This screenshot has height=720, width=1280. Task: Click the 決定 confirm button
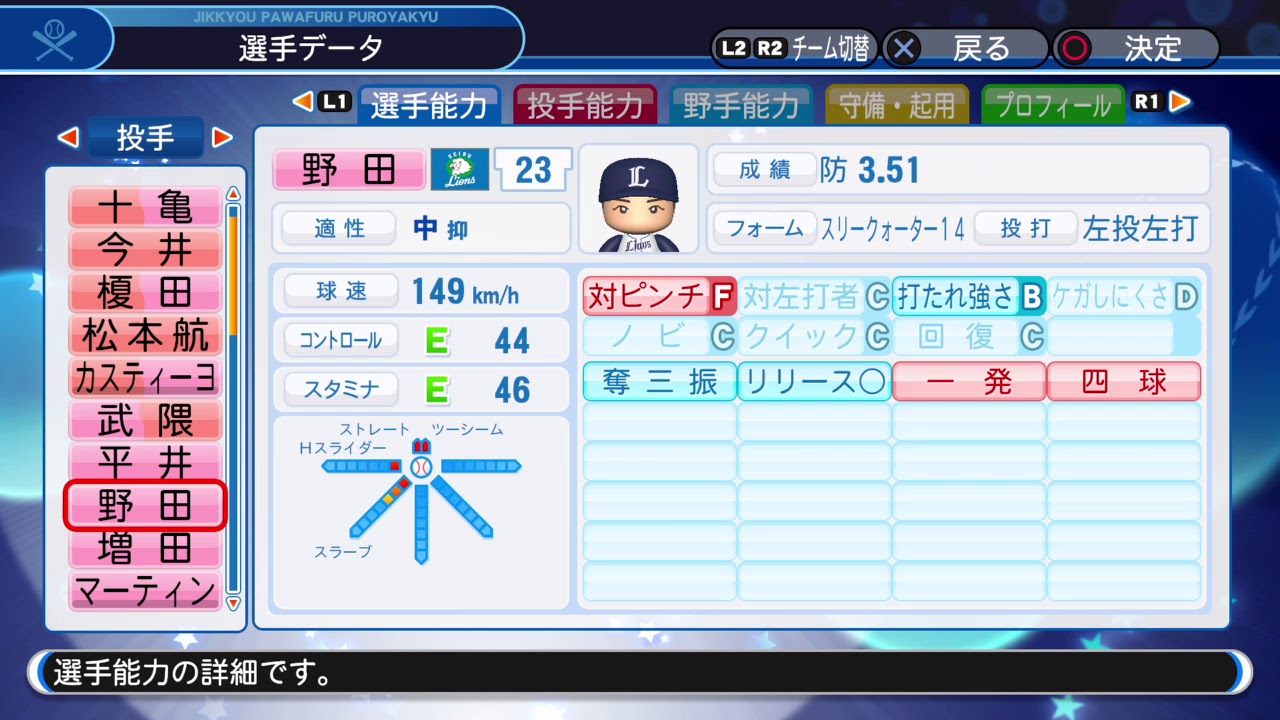(x=1137, y=48)
